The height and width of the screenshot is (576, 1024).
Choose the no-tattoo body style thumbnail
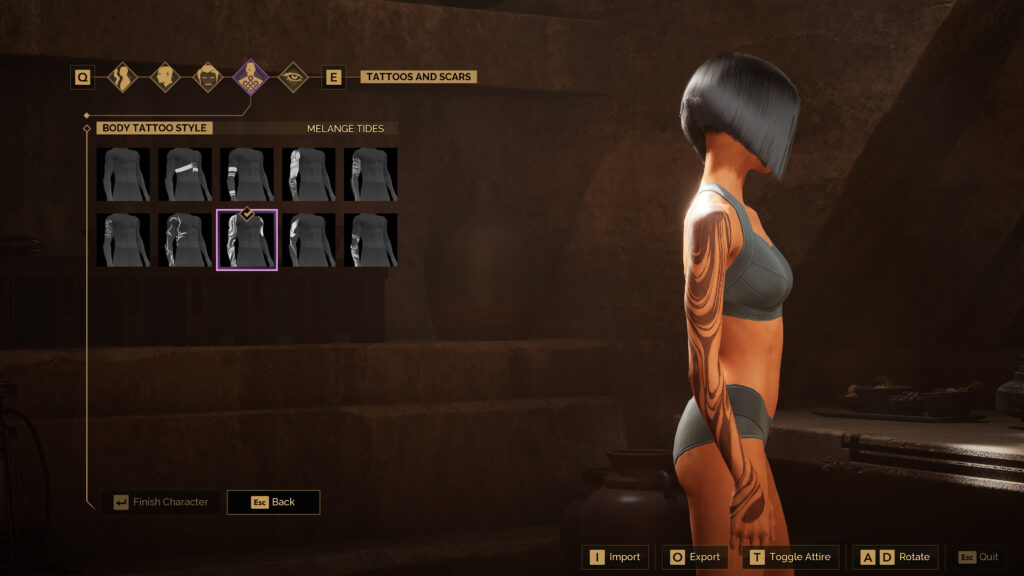click(123, 174)
